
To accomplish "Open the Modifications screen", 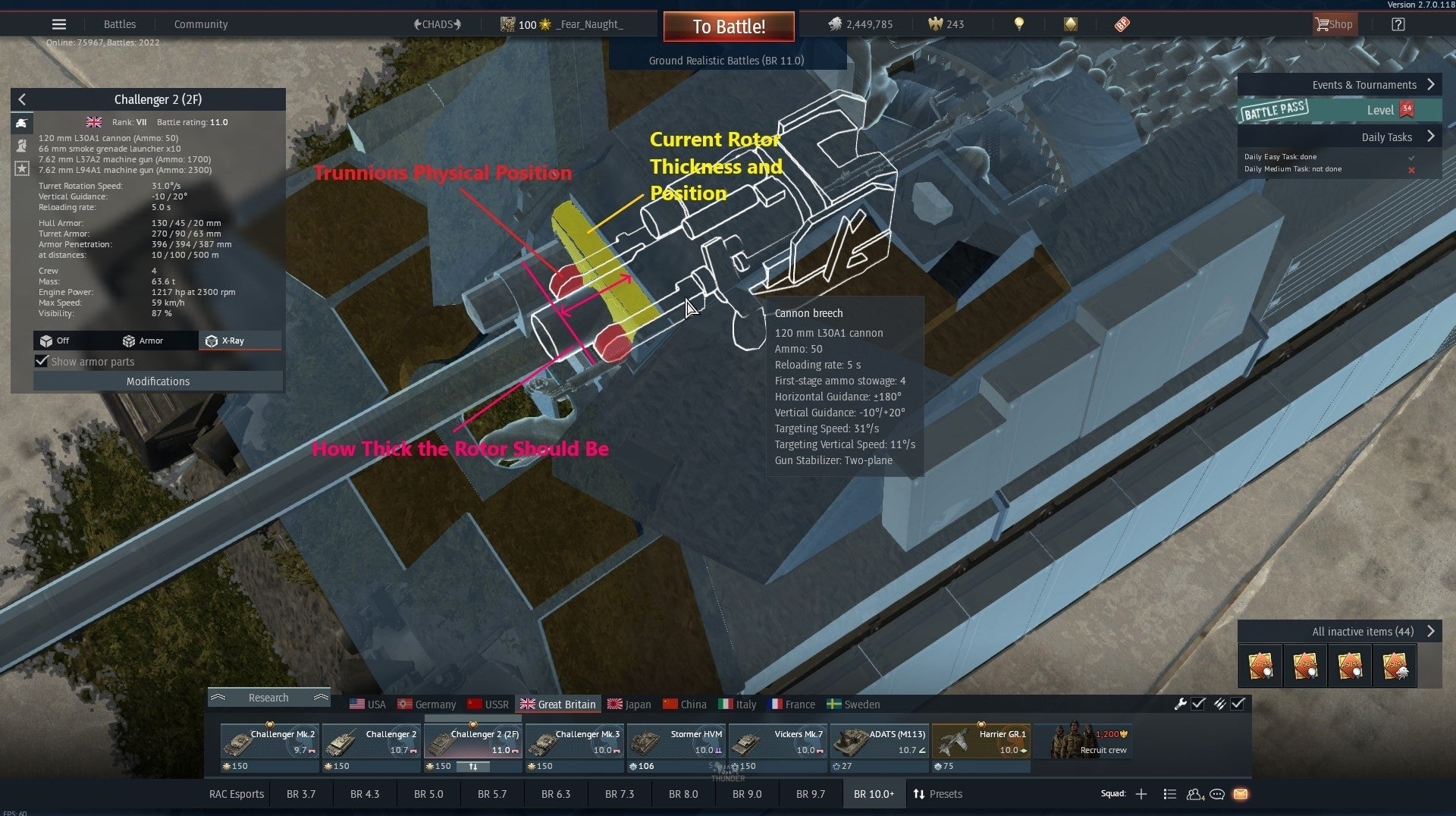I will [x=158, y=381].
